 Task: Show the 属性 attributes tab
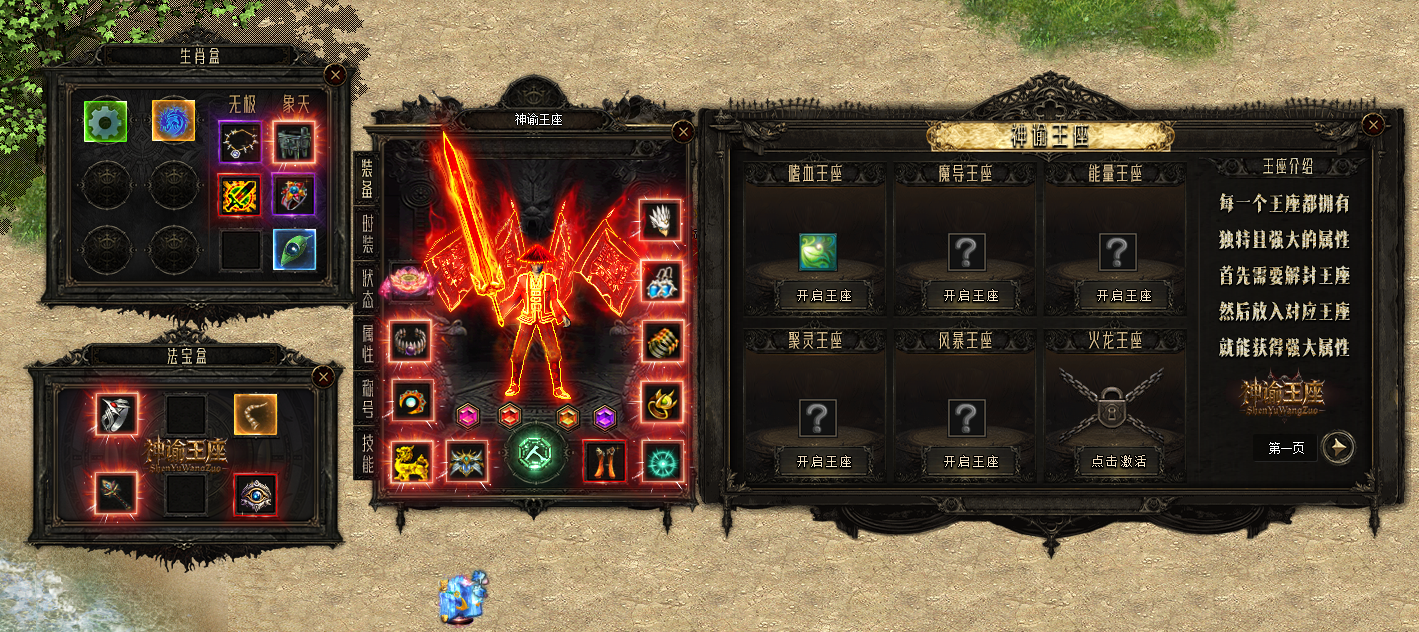pyautogui.click(x=368, y=343)
